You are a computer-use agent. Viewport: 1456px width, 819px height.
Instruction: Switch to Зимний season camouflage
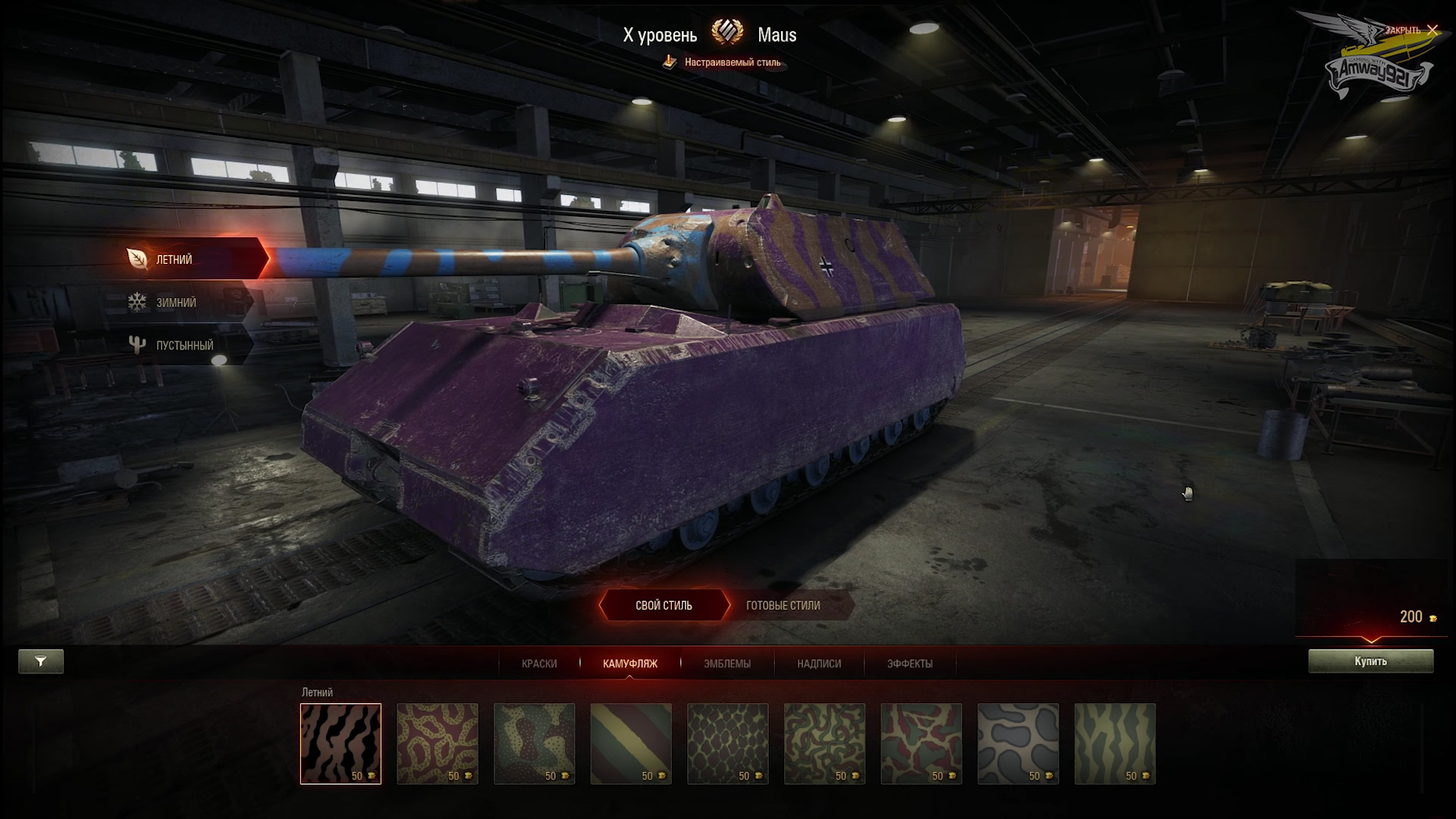tap(176, 303)
